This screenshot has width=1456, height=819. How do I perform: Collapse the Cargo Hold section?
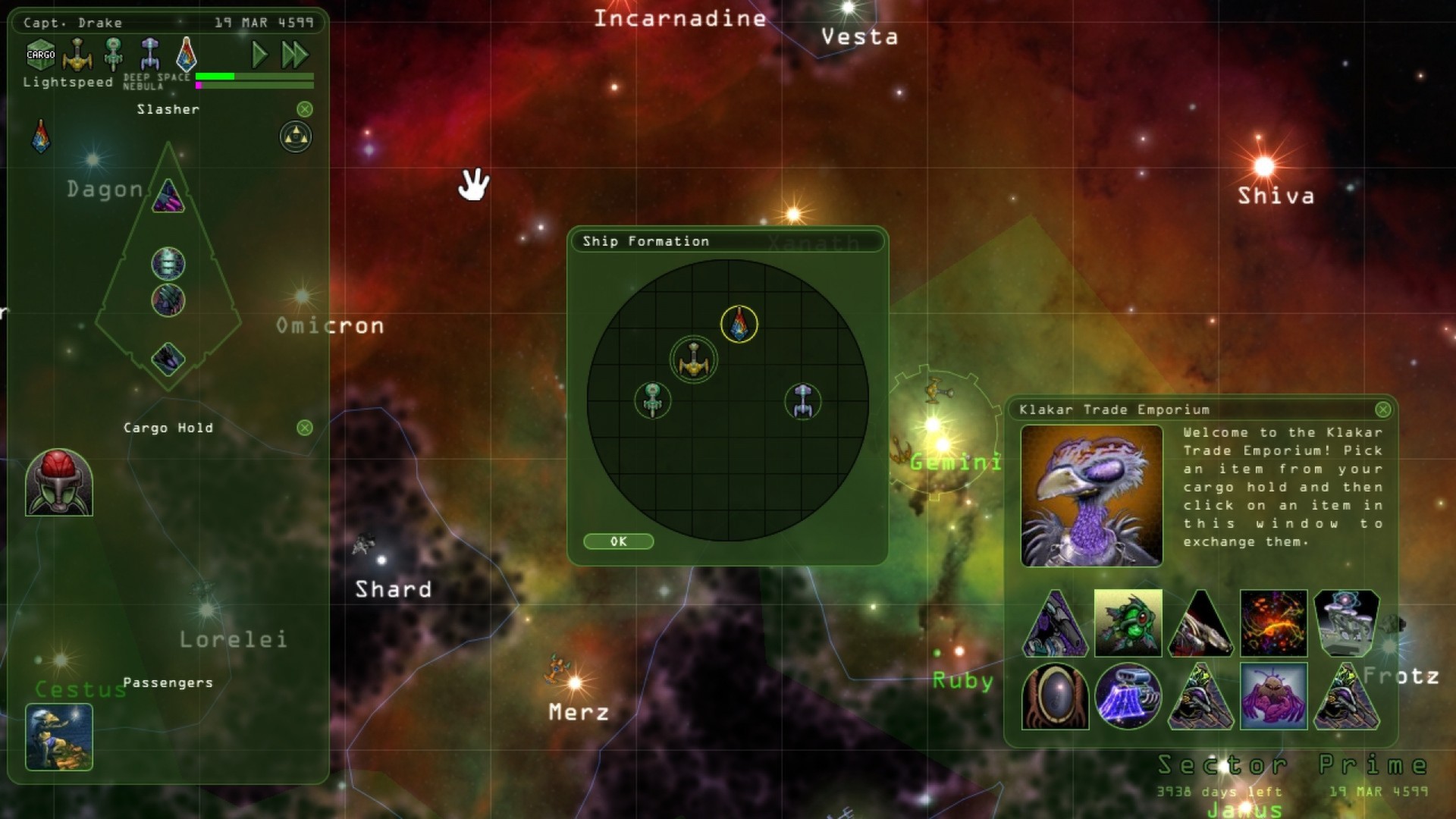tap(304, 428)
